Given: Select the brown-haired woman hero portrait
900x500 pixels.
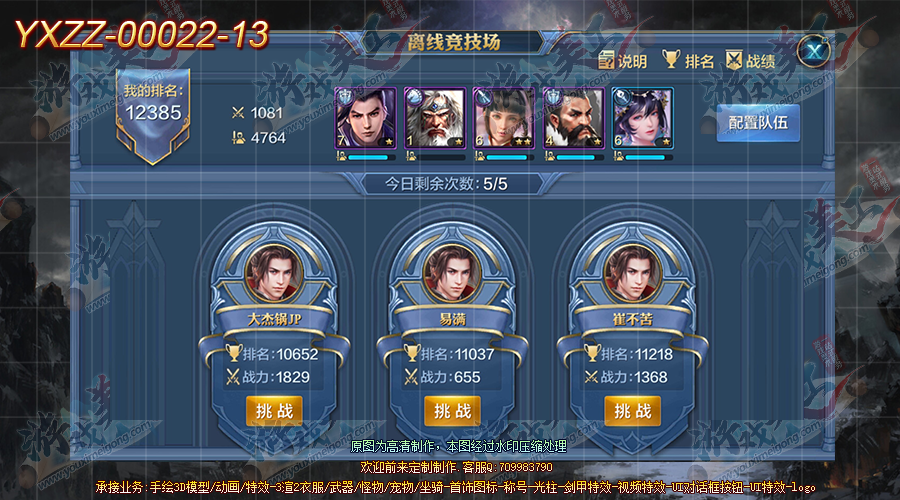Looking at the screenshot, I should (504, 119).
